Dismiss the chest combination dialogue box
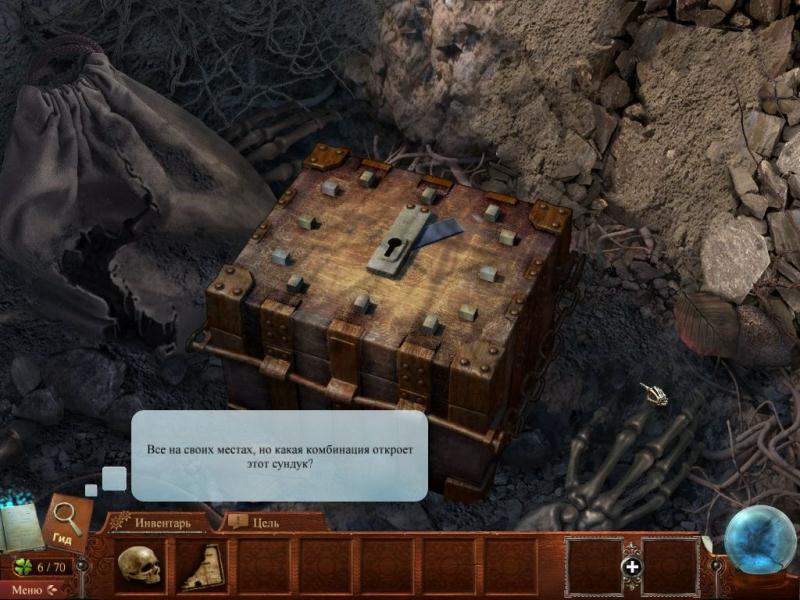The image size is (800, 600). (279, 456)
